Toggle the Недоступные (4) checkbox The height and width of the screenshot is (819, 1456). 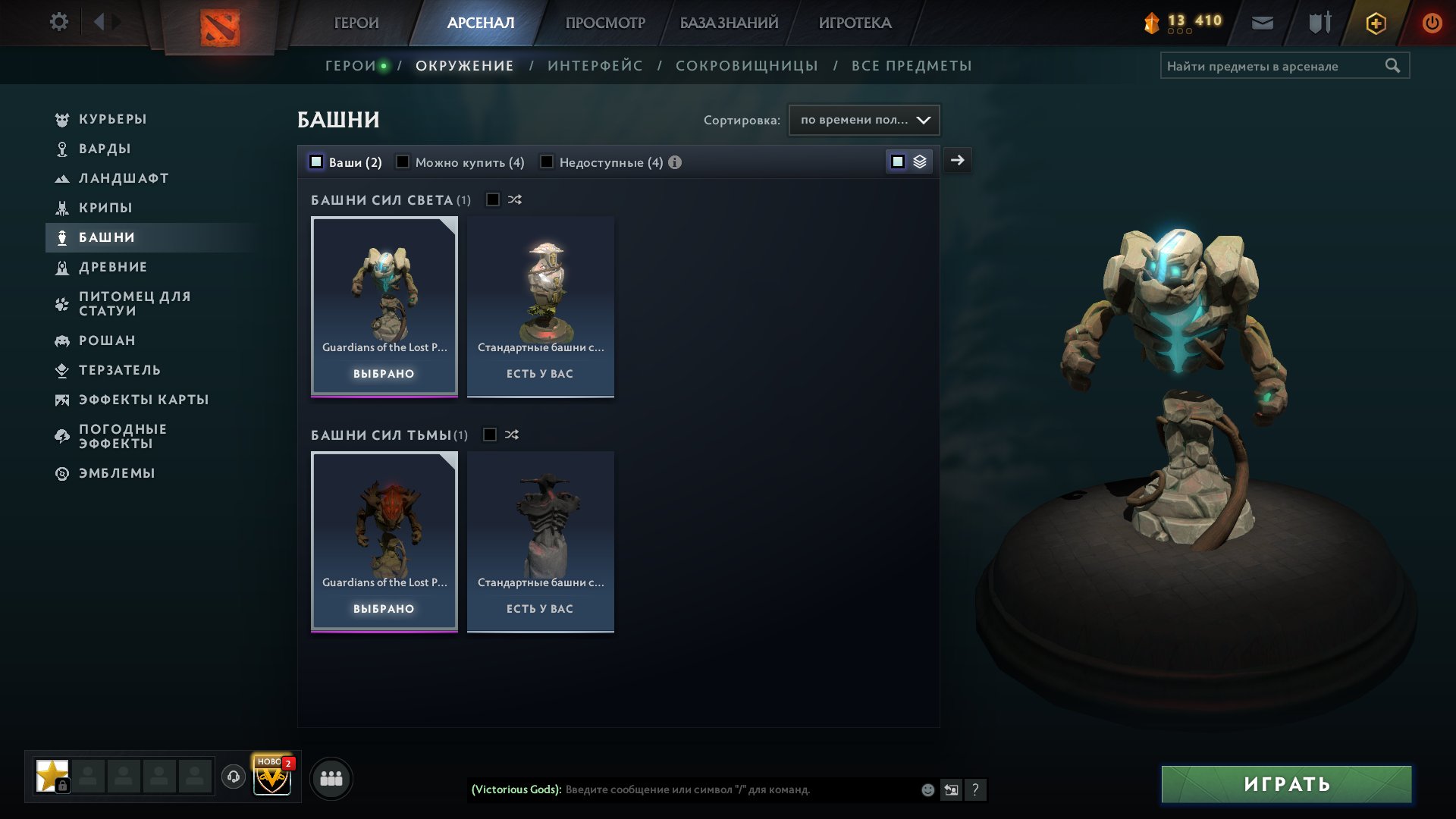pos(547,162)
